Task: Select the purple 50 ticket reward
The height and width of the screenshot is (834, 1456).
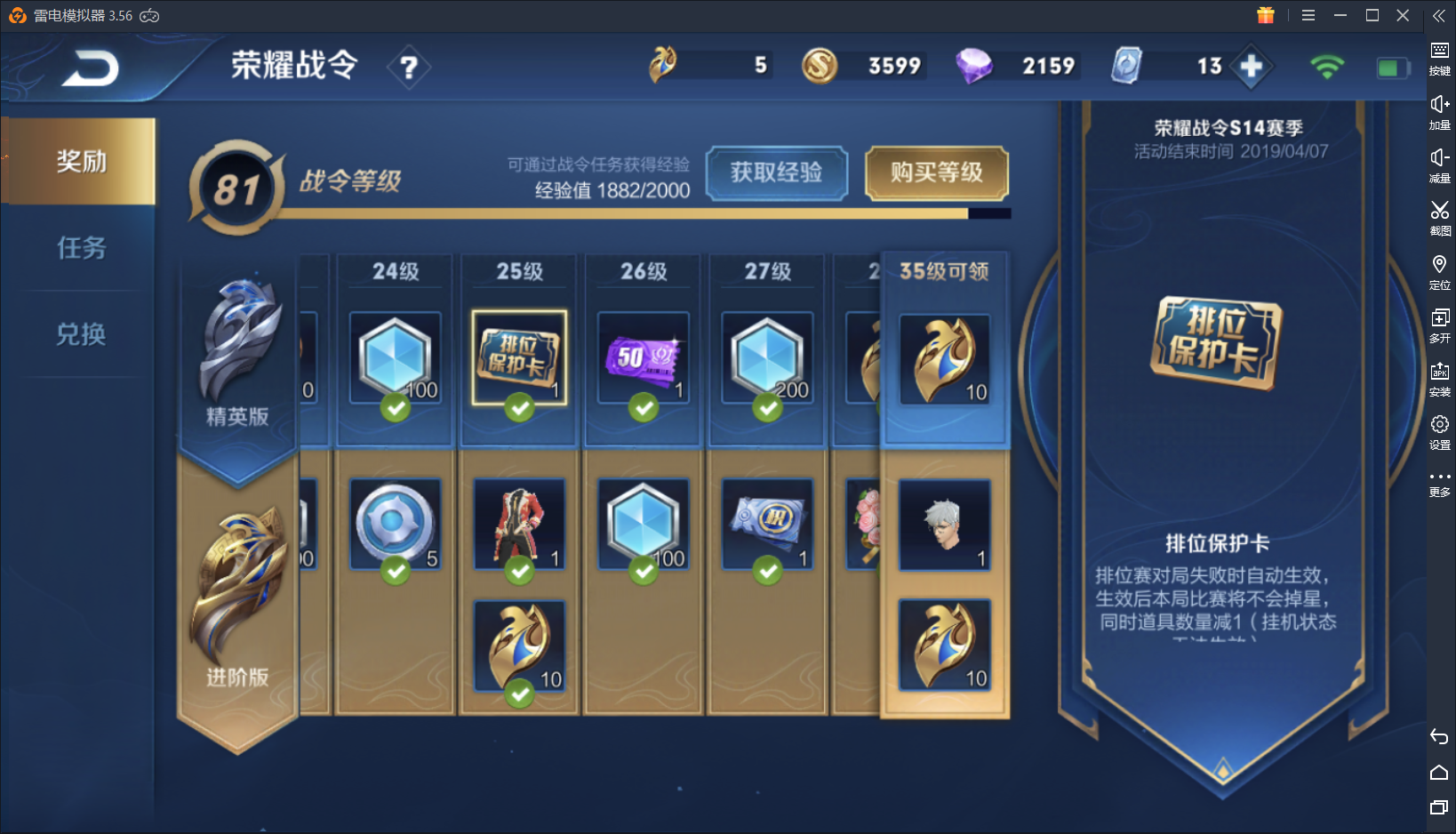Action: [643, 357]
